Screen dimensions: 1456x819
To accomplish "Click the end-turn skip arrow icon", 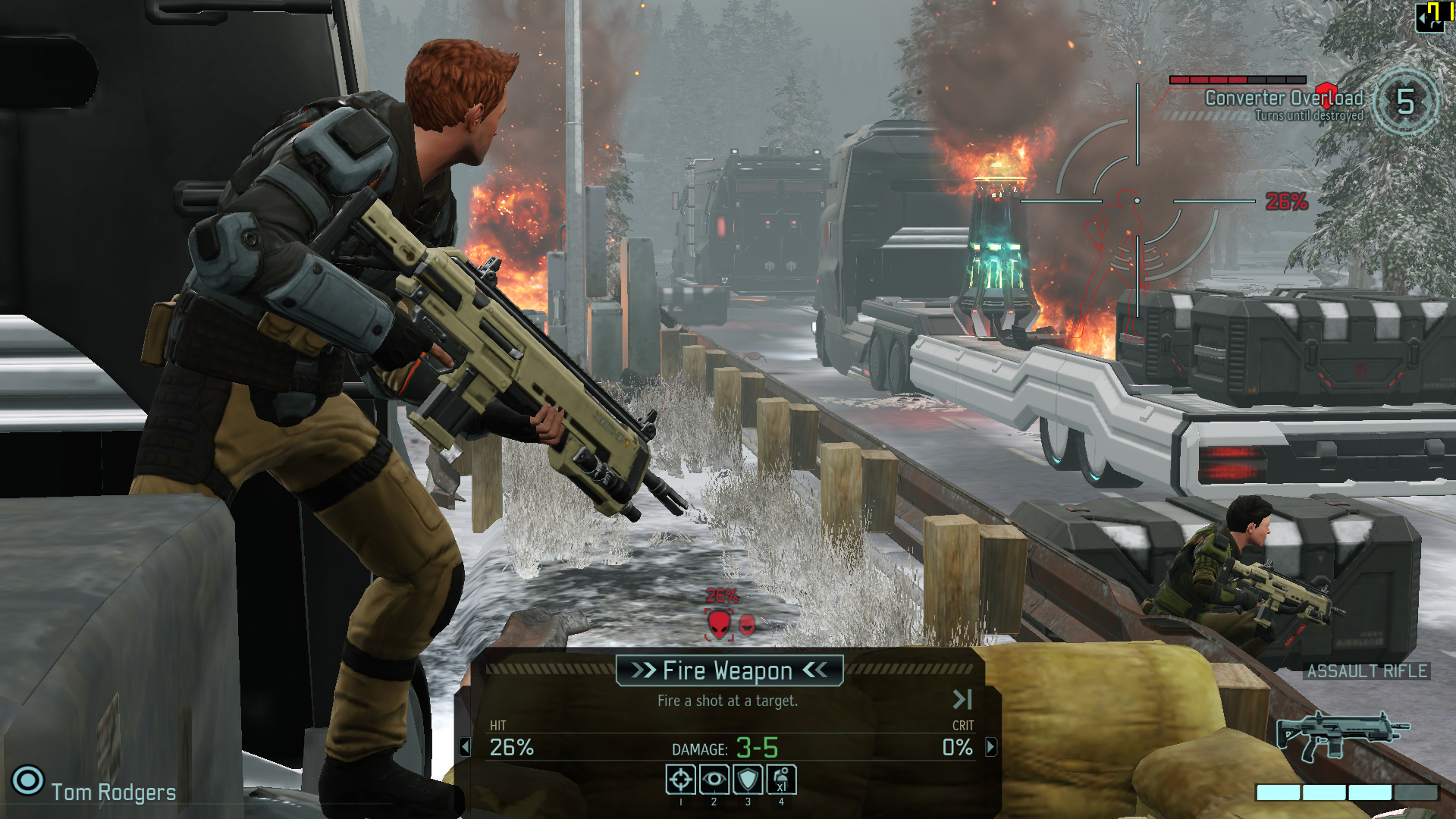I will click(962, 699).
